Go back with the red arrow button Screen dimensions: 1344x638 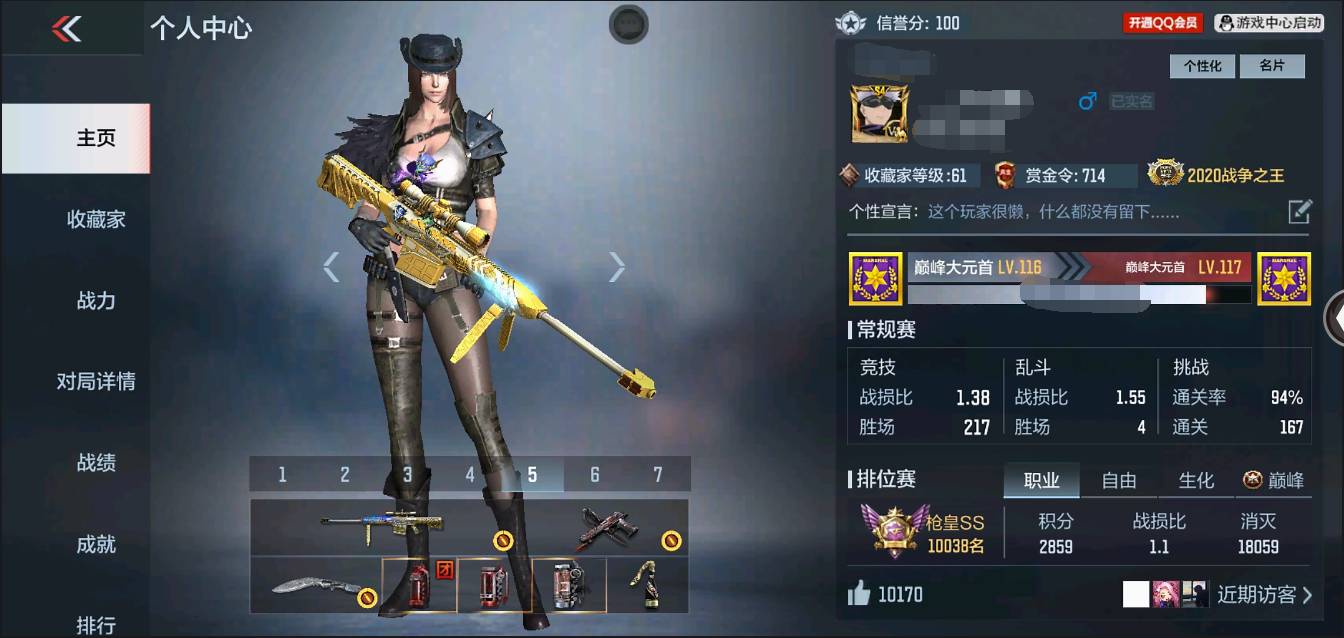click(x=66, y=29)
